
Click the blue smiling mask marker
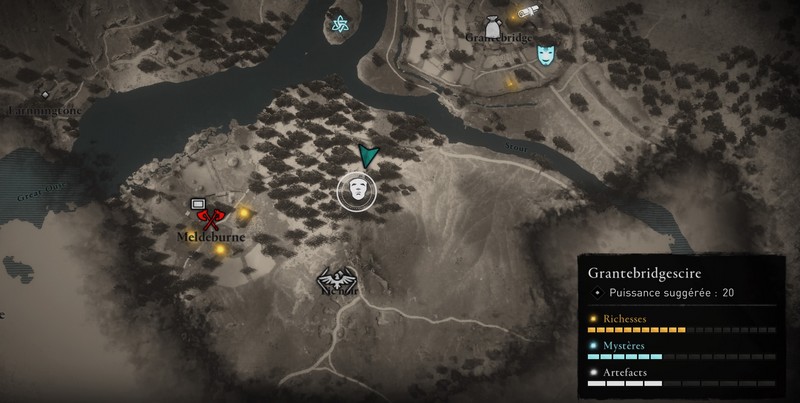pyautogui.click(x=545, y=53)
